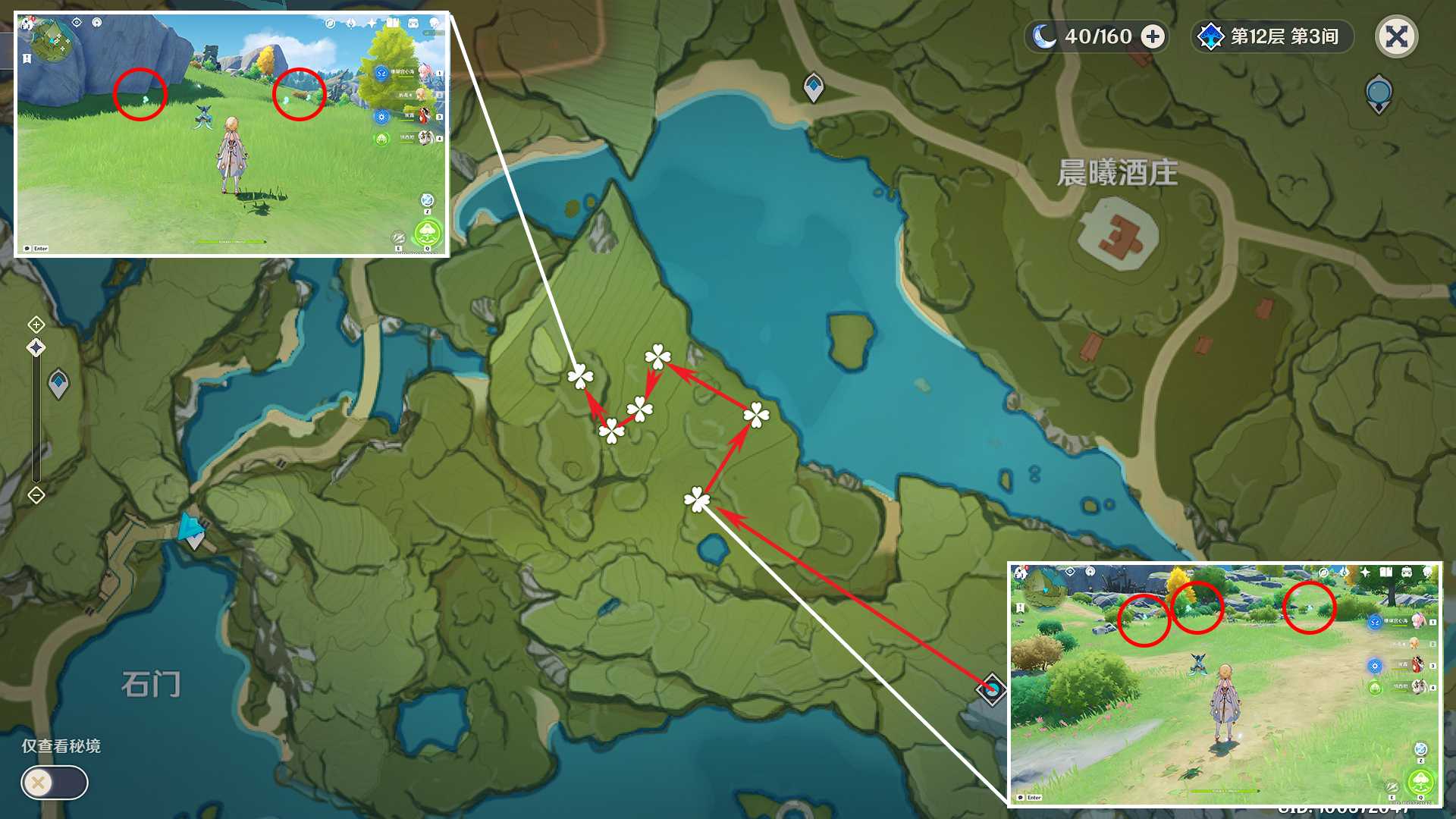
Task: Click the map zoom slider handle
Action: pyautogui.click(x=36, y=348)
